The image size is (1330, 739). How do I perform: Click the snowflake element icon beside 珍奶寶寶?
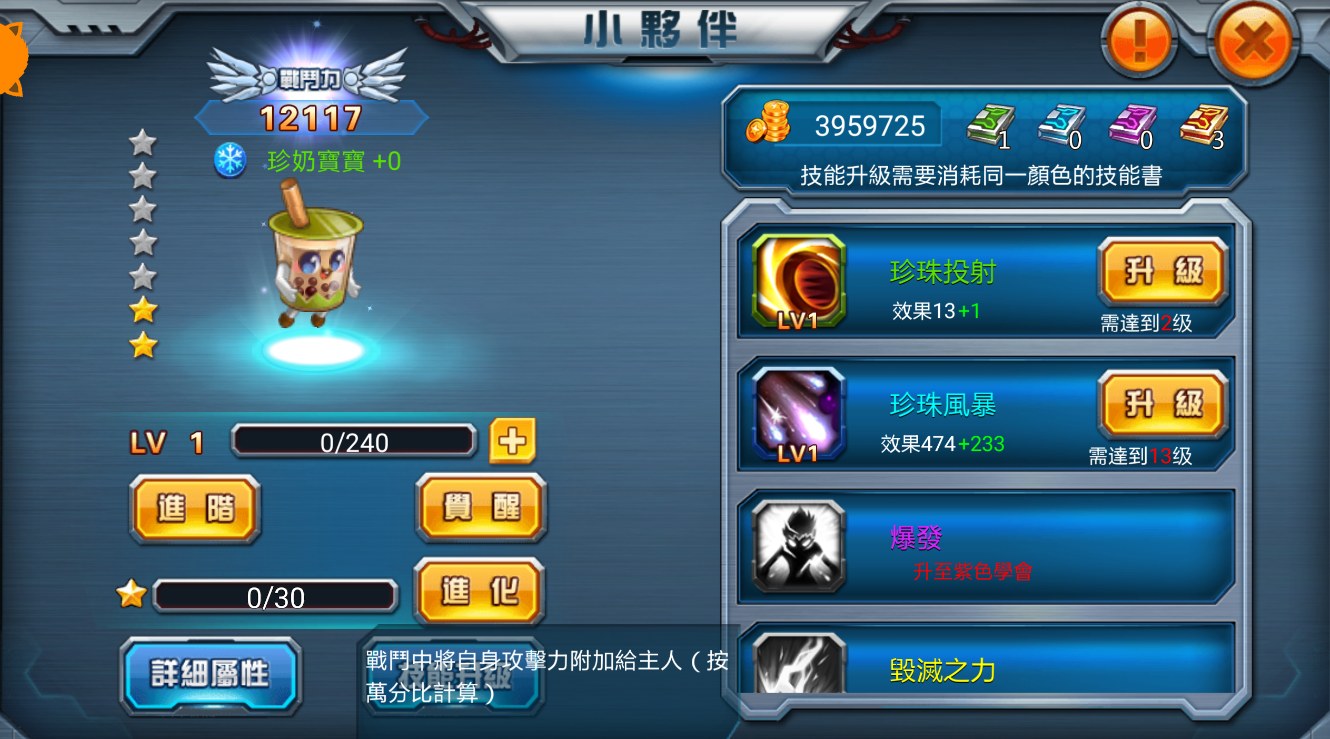point(231,161)
